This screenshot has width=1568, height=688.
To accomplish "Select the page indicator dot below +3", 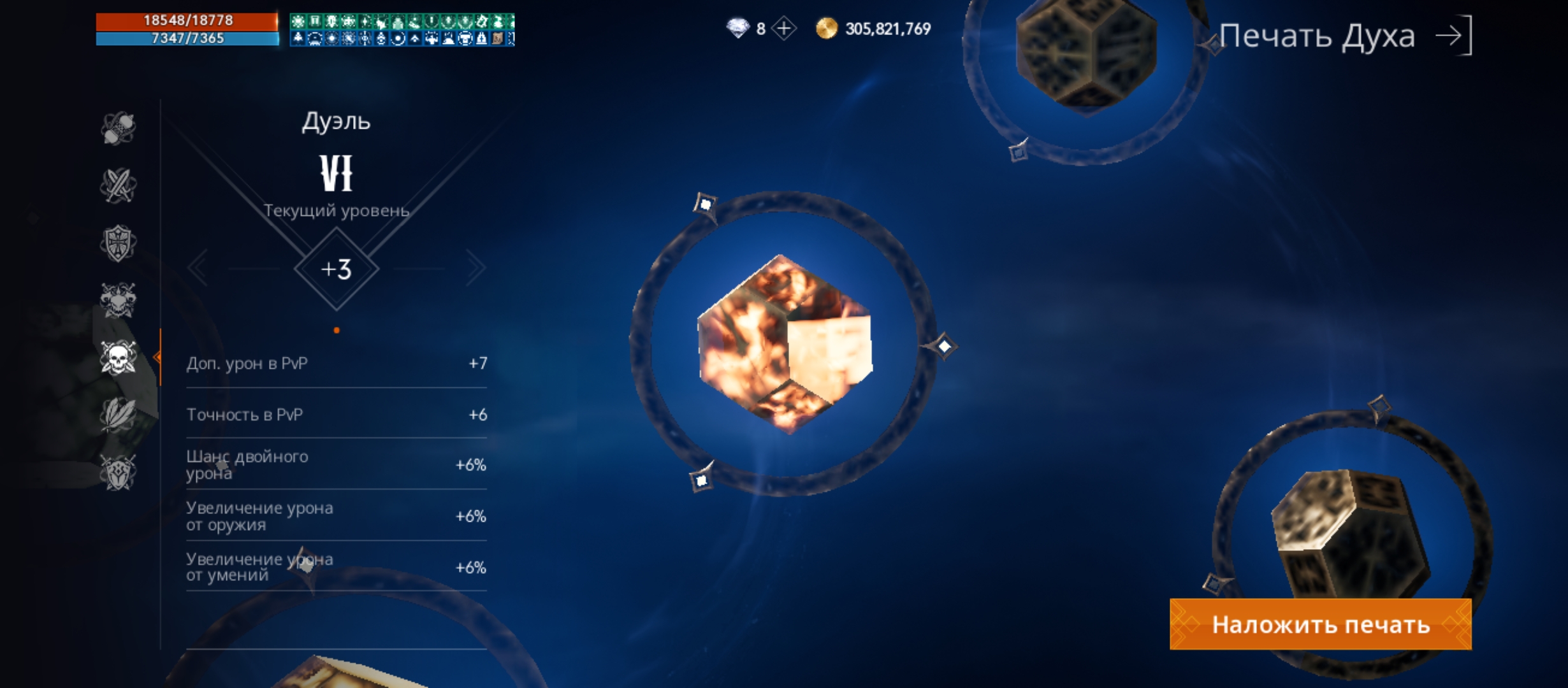I will [x=336, y=329].
